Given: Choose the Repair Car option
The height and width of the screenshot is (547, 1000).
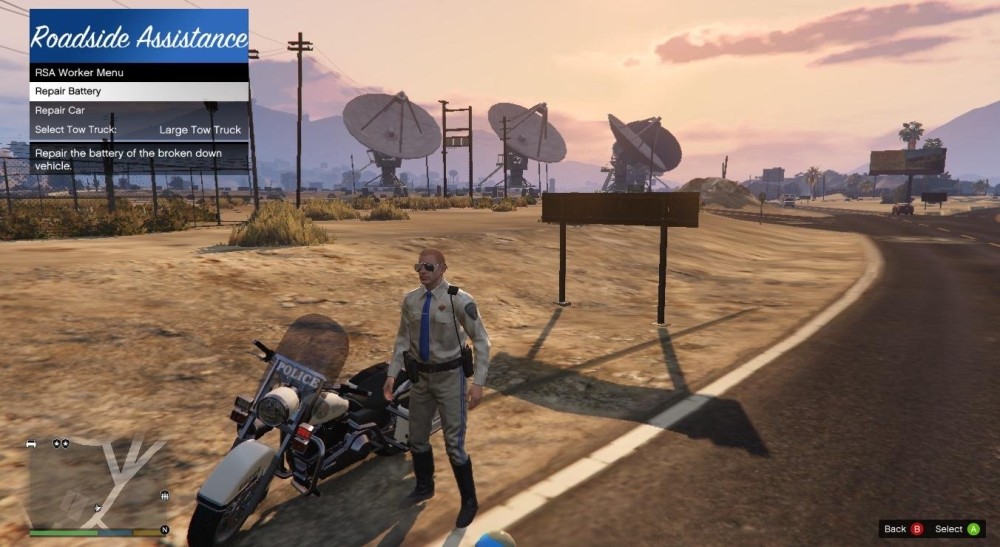Looking at the screenshot, I should point(138,110).
